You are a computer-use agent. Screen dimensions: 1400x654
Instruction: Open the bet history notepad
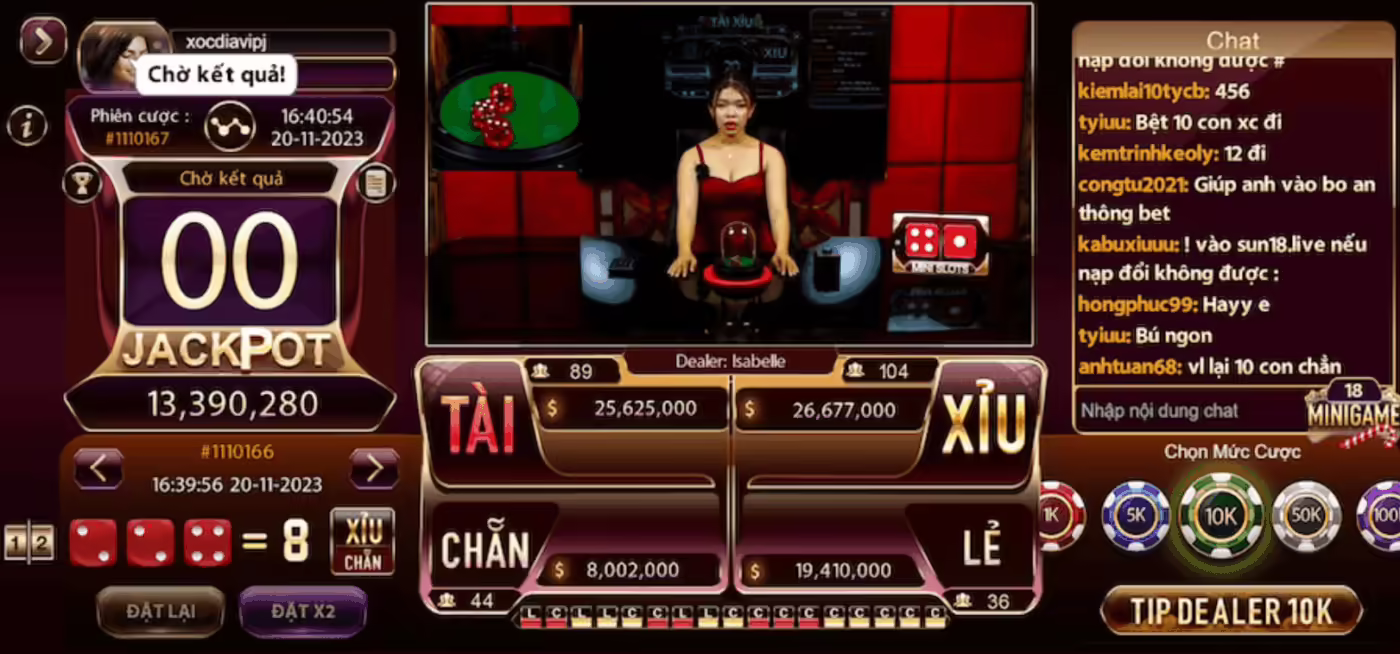coord(376,183)
